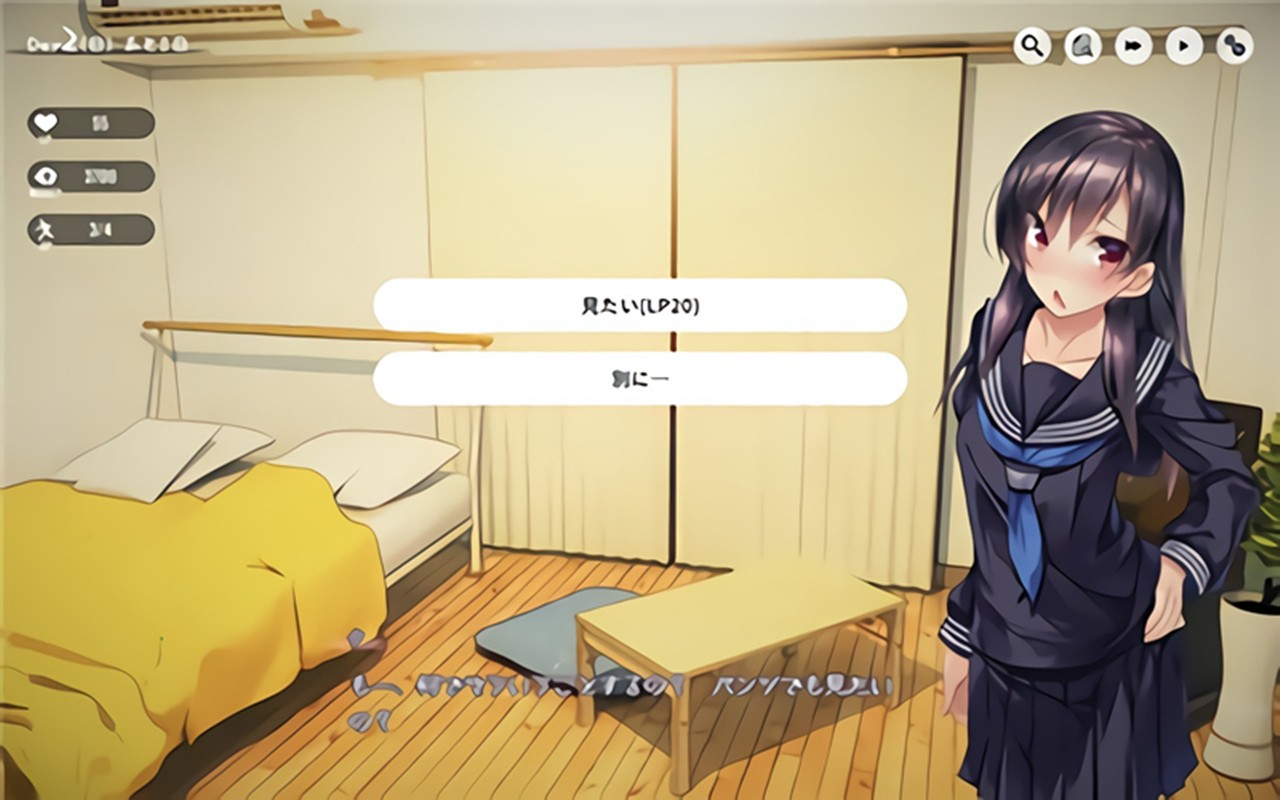Click the 3/4 action points gauge
The width and height of the screenshot is (1280, 800).
tap(90, 229)
